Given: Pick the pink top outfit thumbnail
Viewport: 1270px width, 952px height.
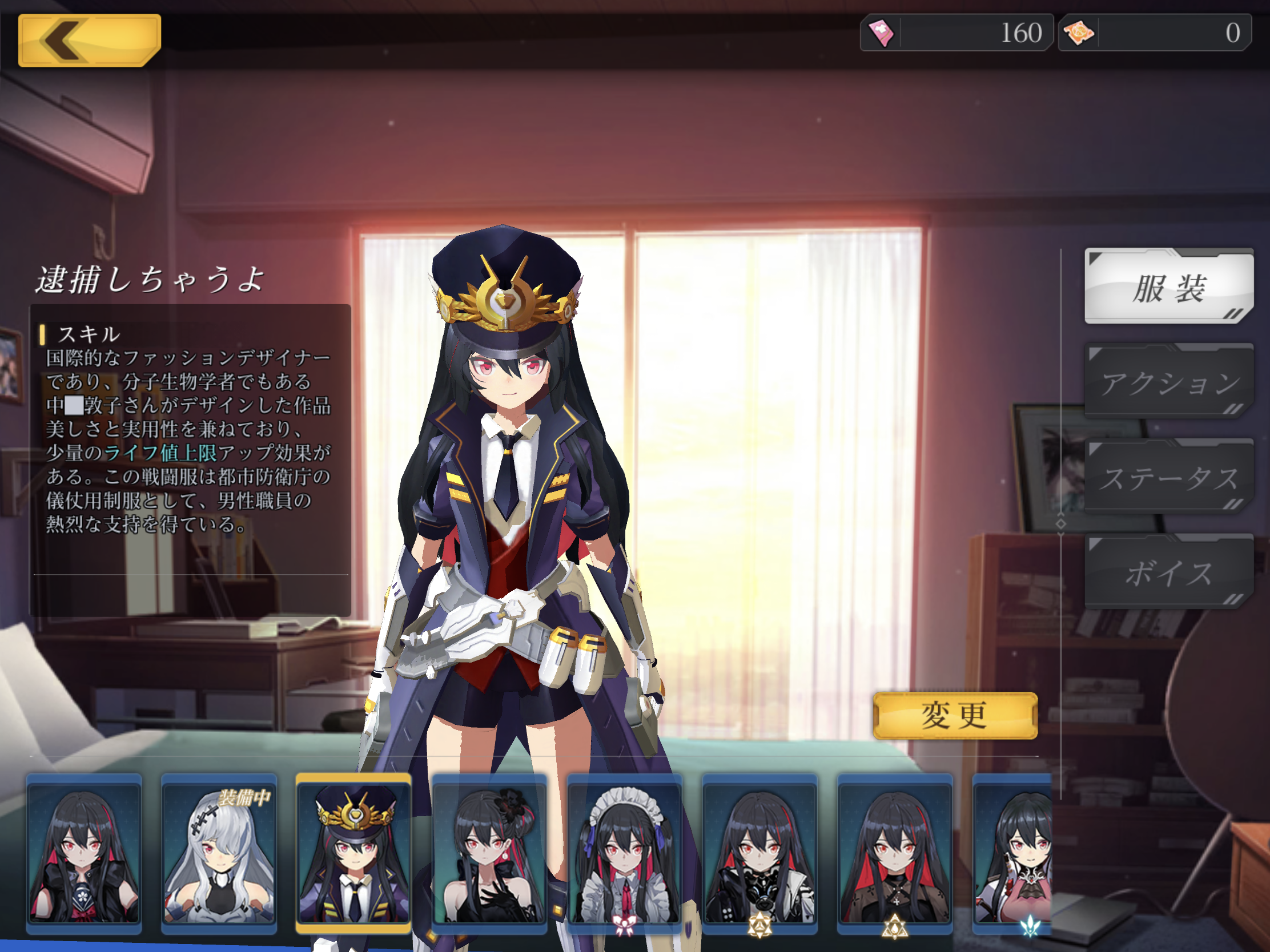Looking at the screenshot, I should (x=1014, y=853).
